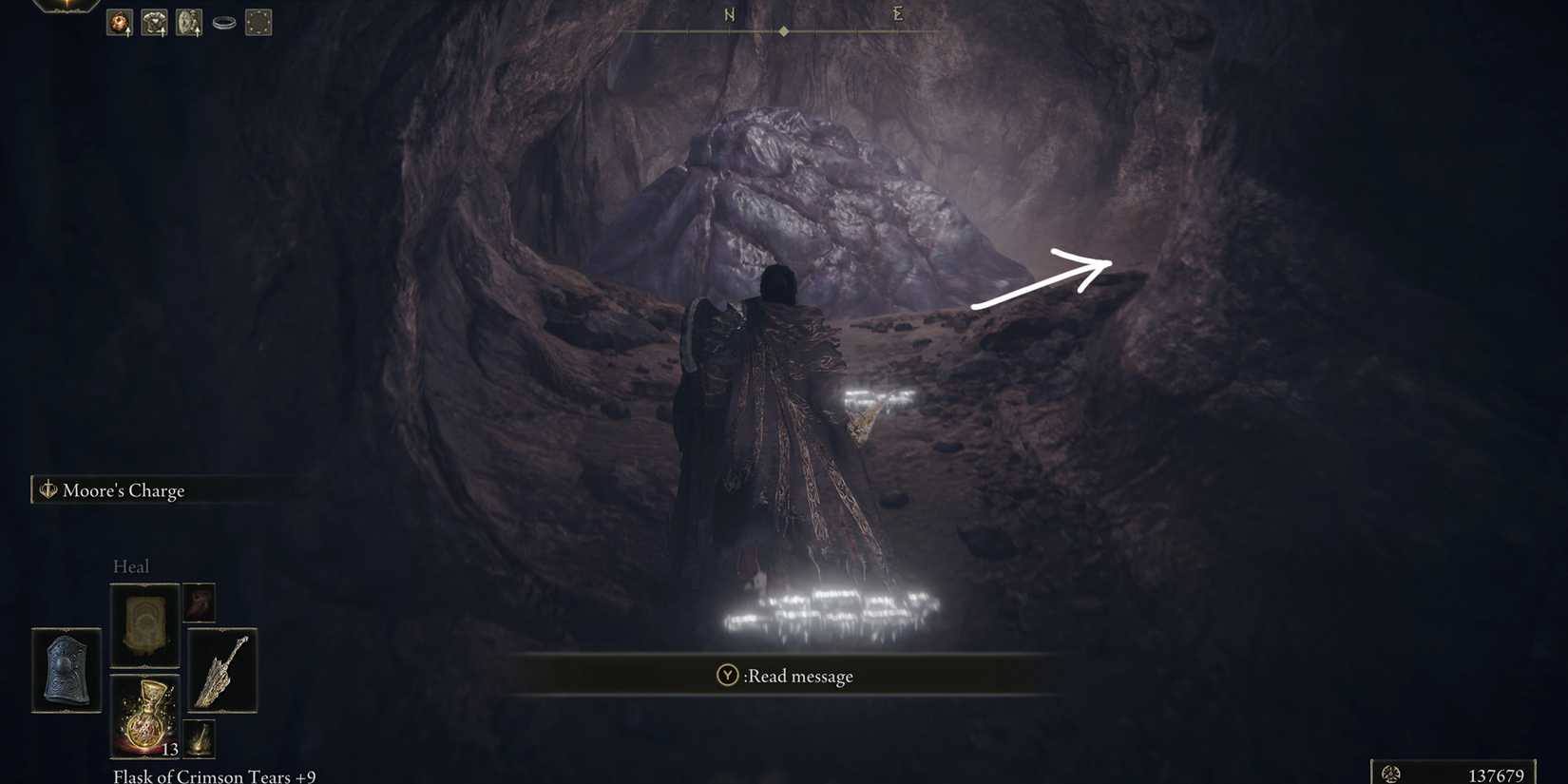Click the Flask of Crimson Tears +9 text
1568x784 pixels.
coord(214,774)
